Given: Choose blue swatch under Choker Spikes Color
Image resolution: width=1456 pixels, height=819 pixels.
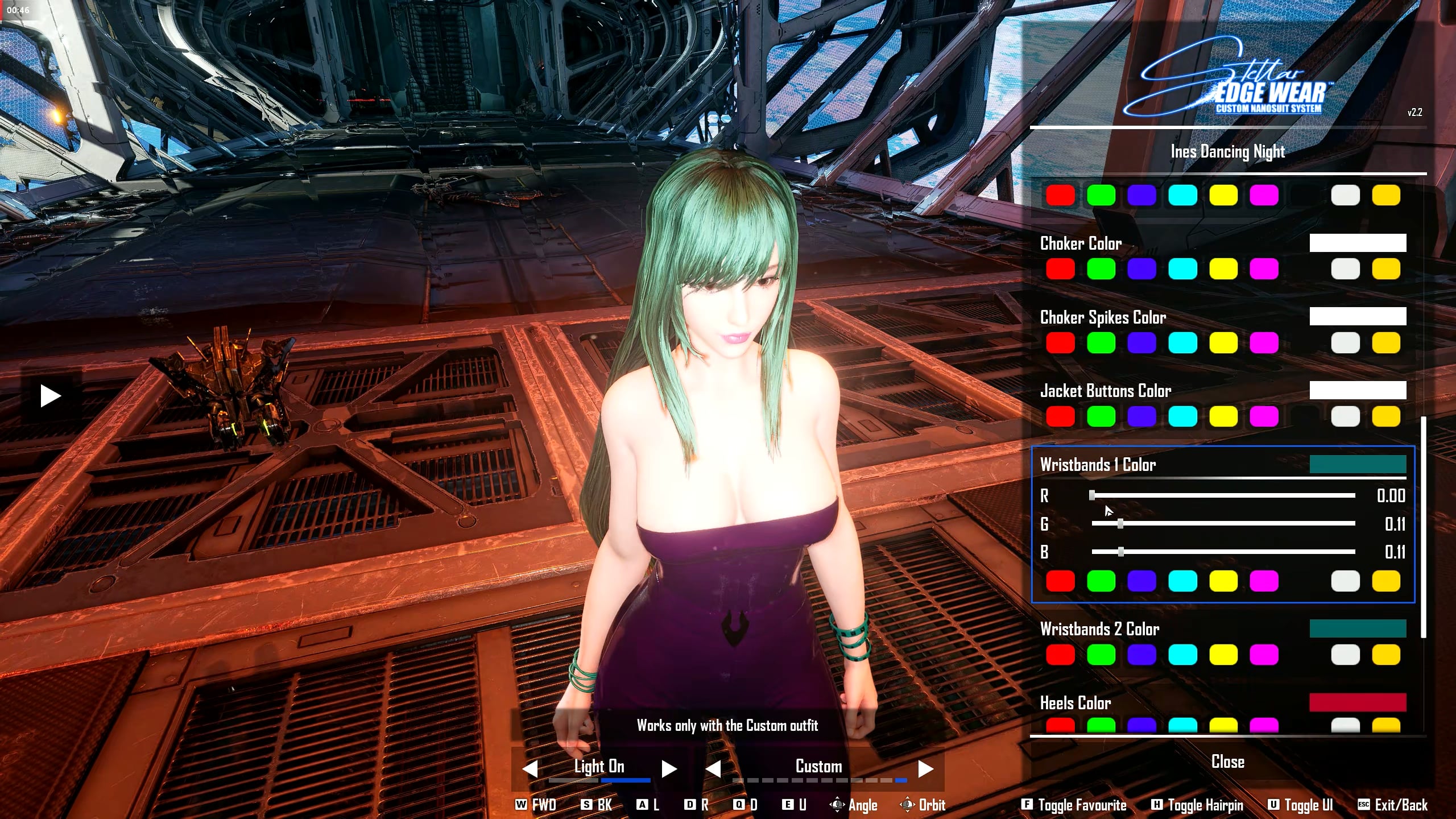Looking at the screenshot, I should coord(1141,343).
